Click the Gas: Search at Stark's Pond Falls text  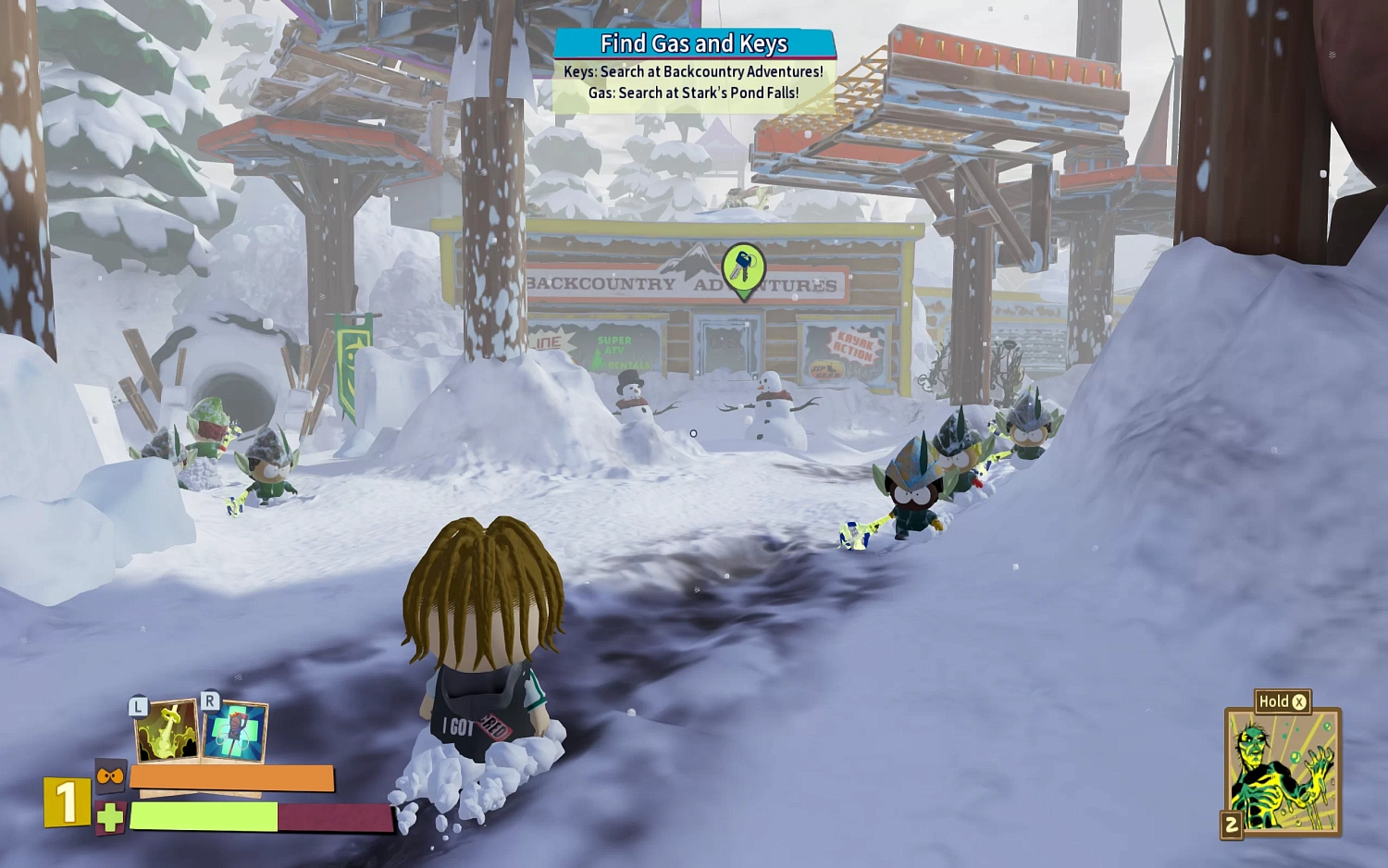693,92
